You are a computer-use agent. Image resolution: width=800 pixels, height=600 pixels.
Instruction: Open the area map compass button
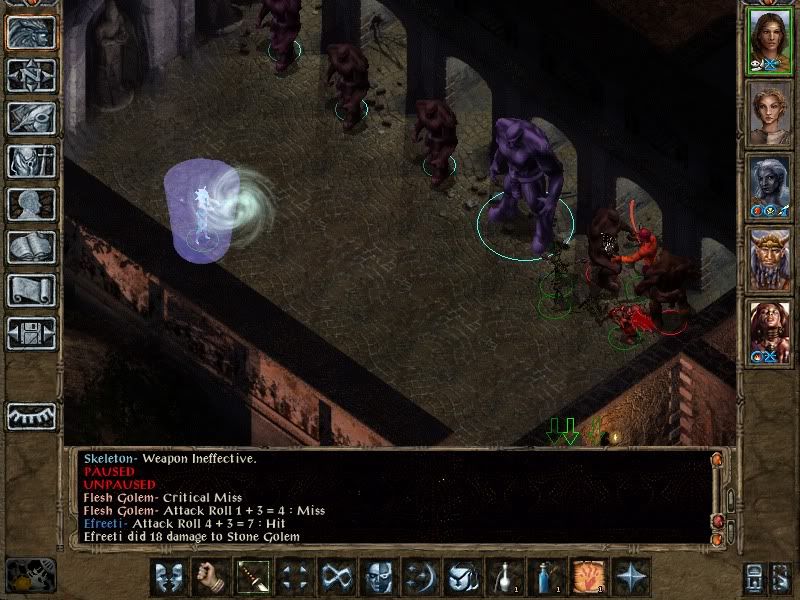[31, 76]
